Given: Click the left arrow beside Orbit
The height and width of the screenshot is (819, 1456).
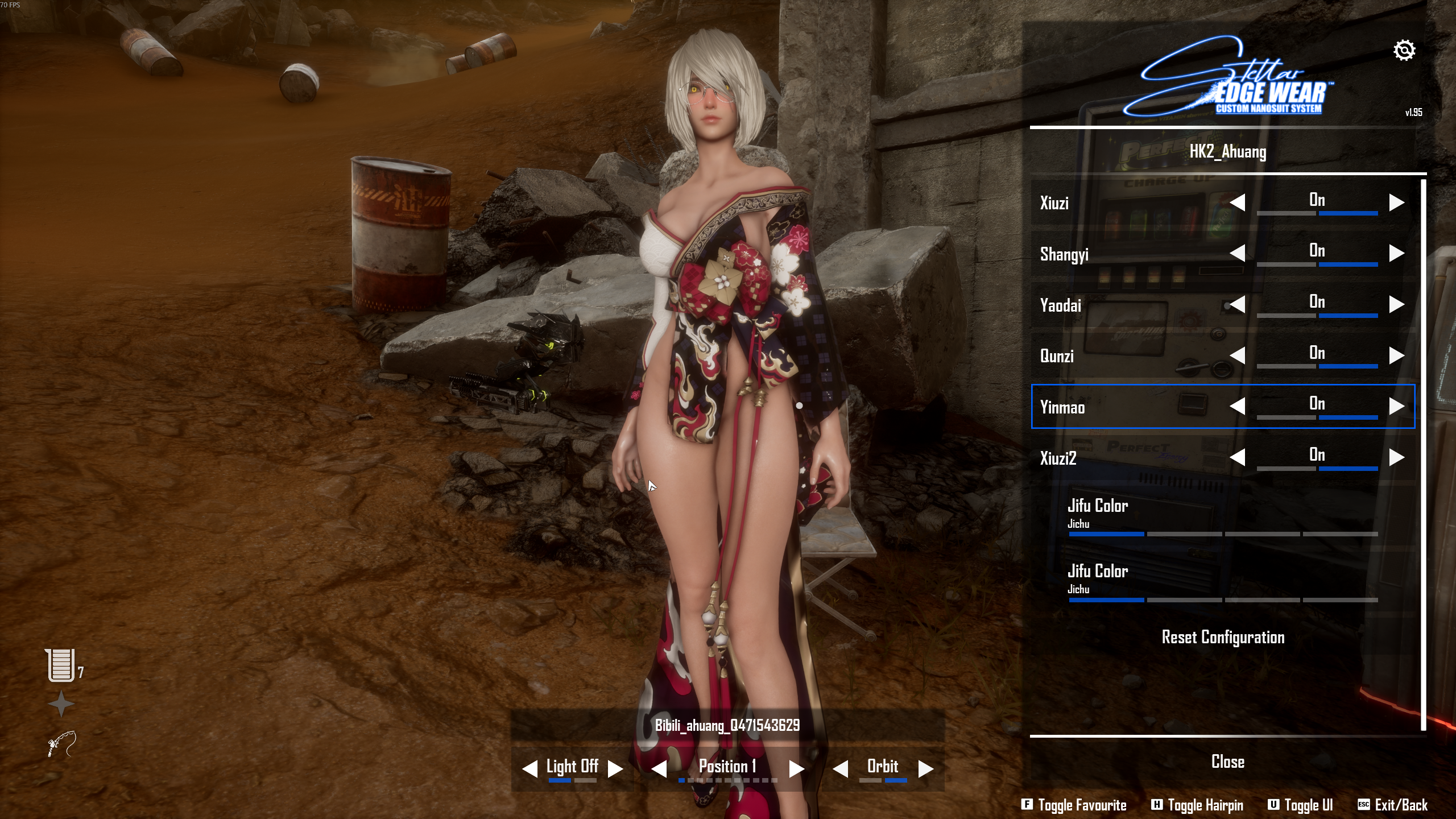Looking at the screenshot, I should click(840, 768).
